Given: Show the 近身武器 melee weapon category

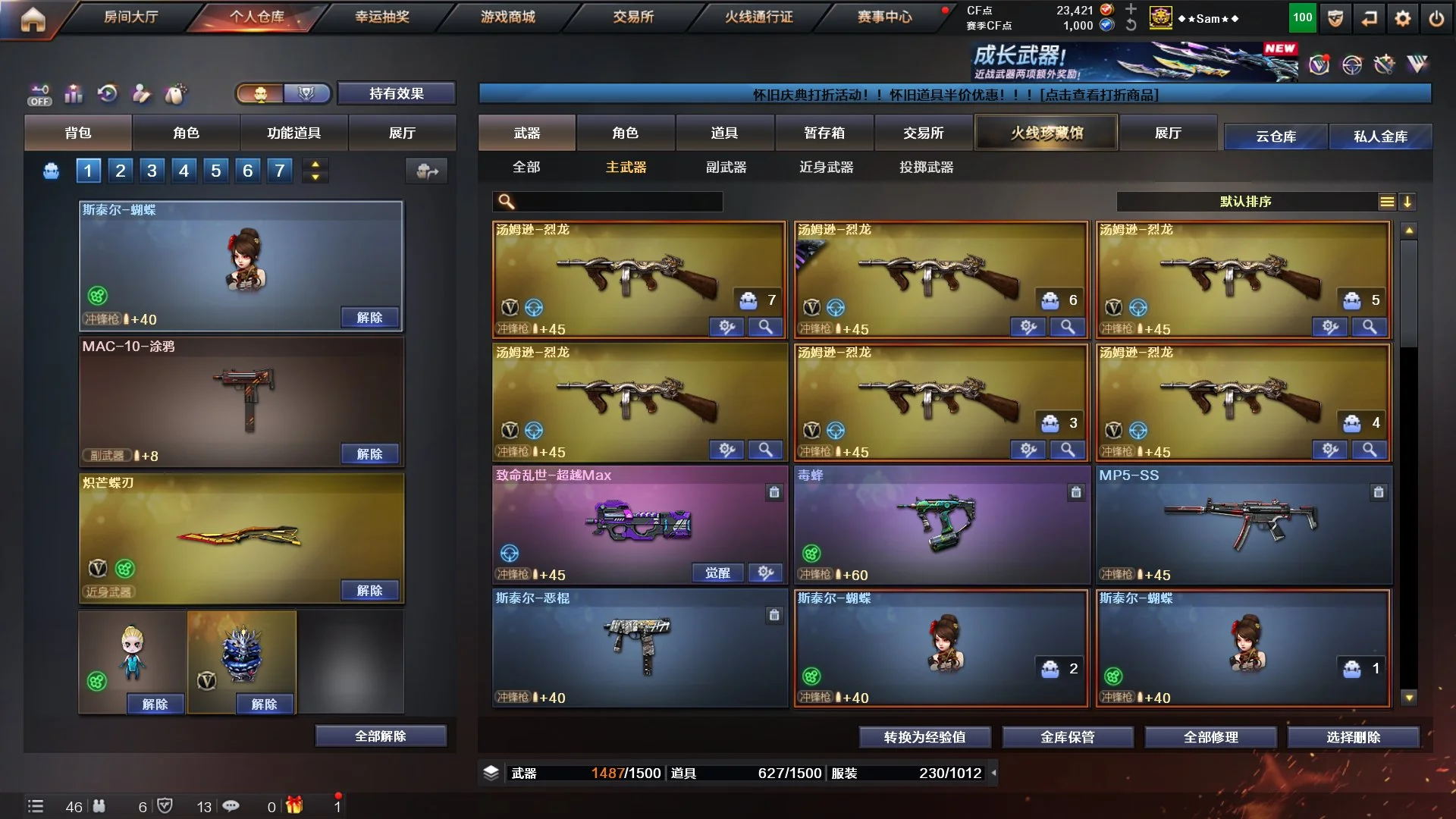Looking at the screenshot, I should point(826,167).
